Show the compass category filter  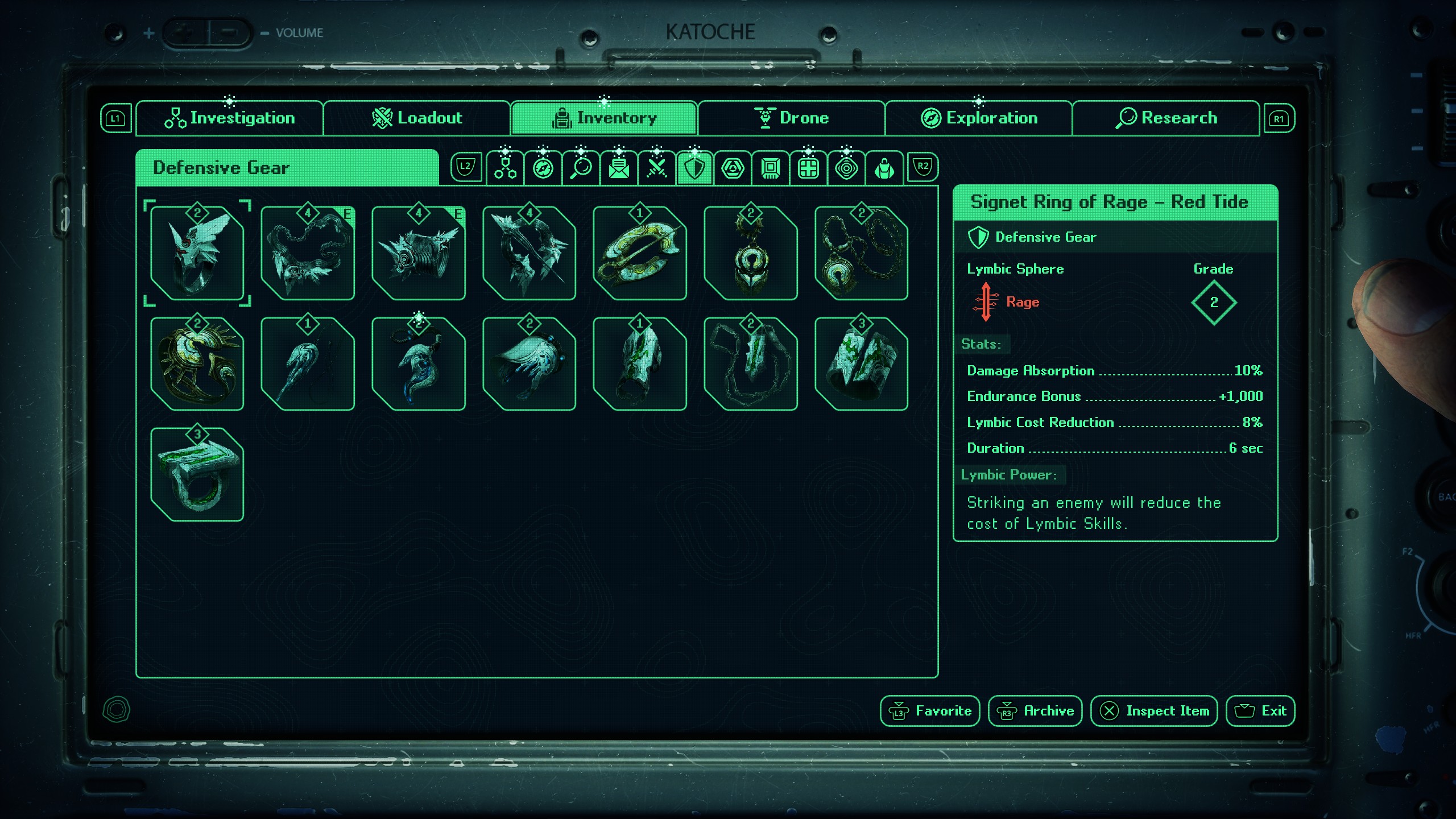pos(543,168)
